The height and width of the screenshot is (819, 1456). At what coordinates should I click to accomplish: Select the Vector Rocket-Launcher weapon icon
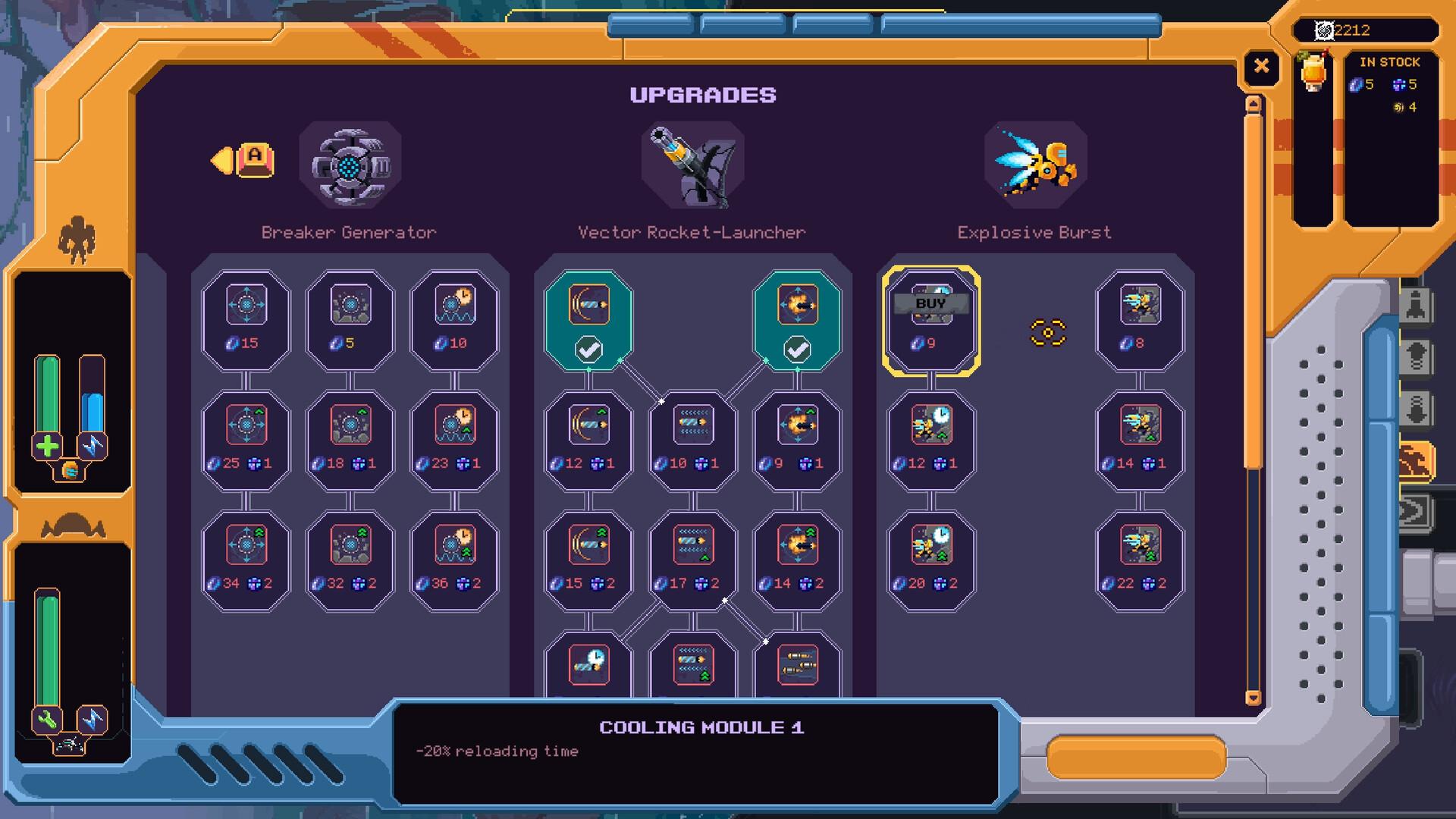[692, 163]
